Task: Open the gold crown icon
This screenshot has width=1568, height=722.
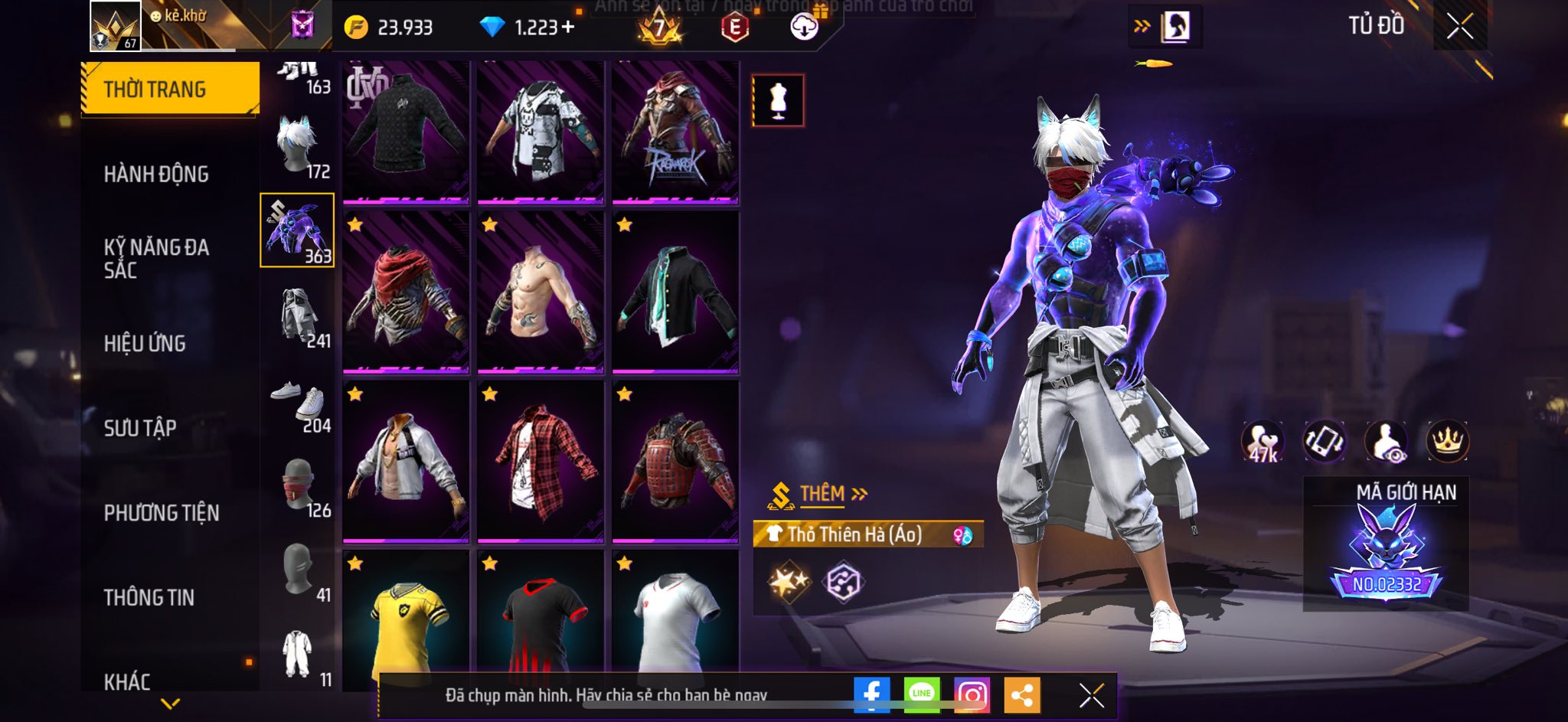Action: pyautogui.click(x=1447, y=442)
